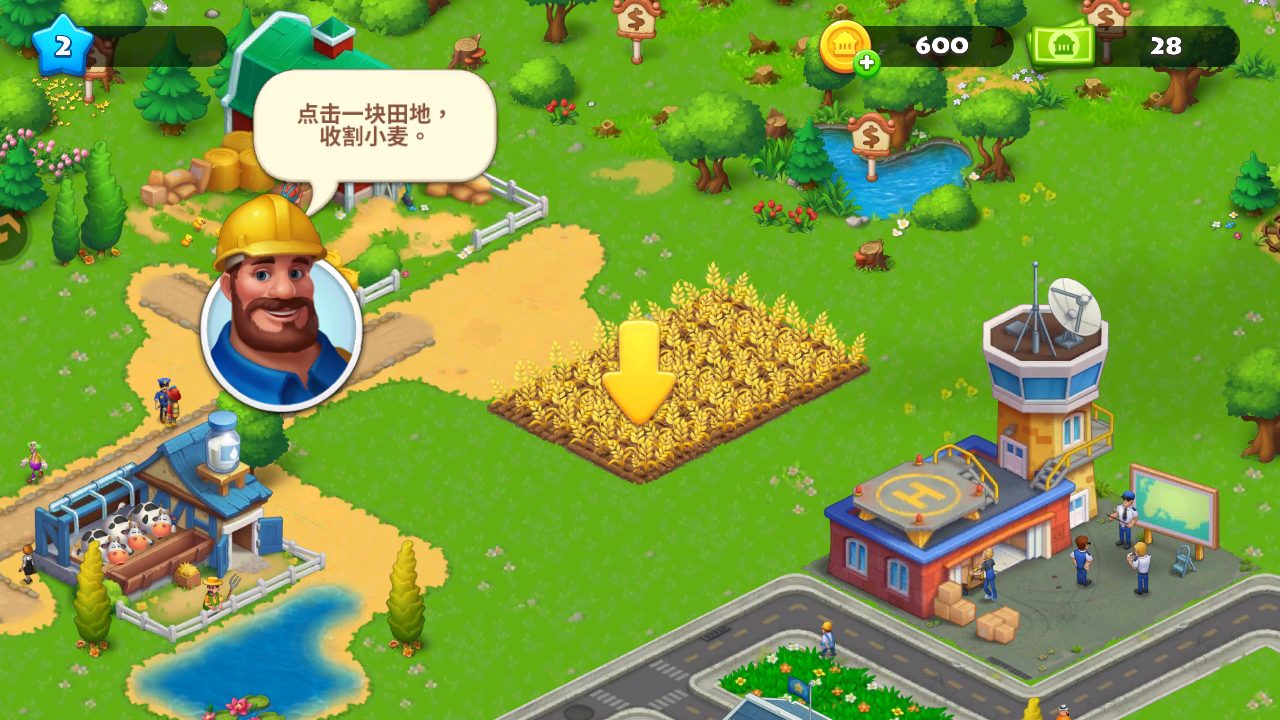1280x720 pixels.
Task: Tap the XP progress bar beside the star
Action: click(150, 45)
